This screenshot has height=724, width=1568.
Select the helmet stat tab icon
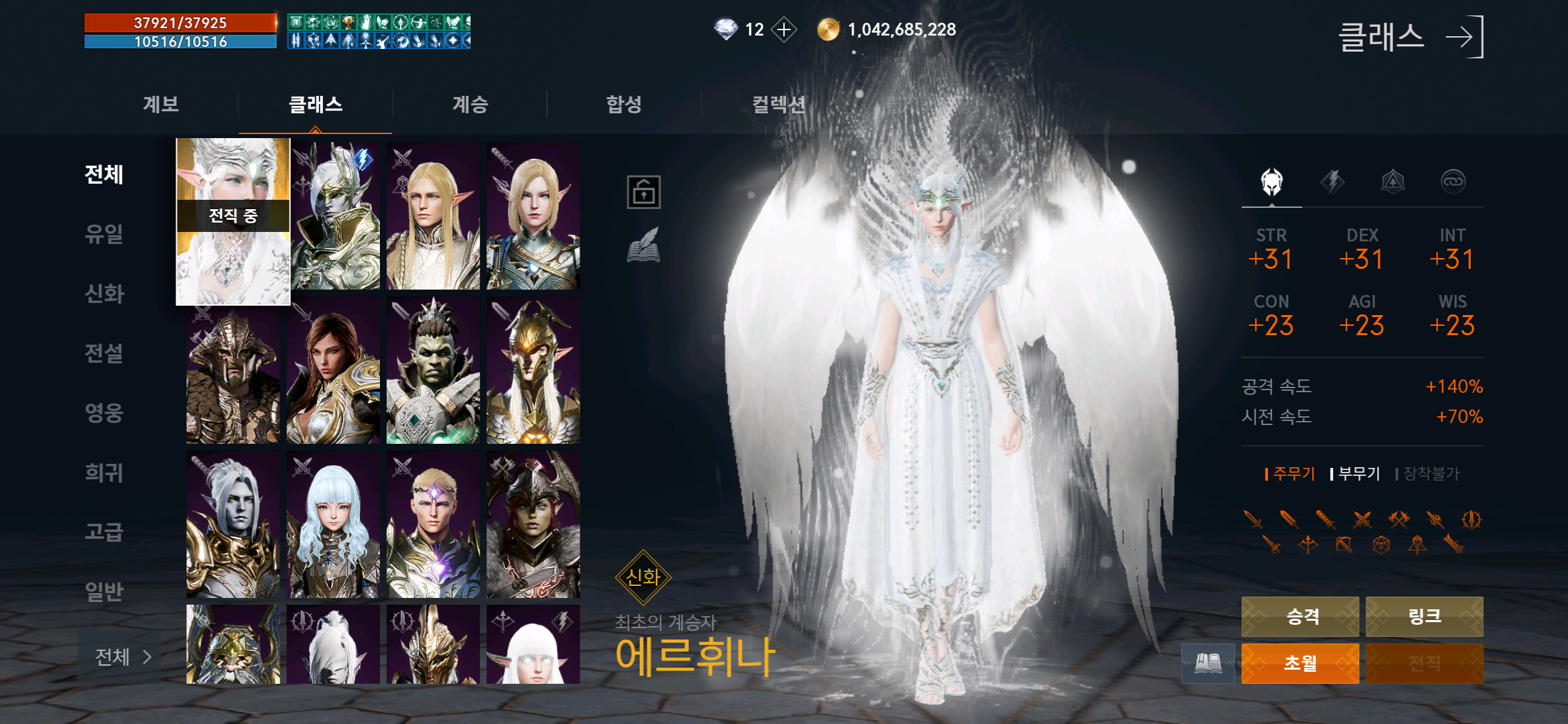[1271, 182]
